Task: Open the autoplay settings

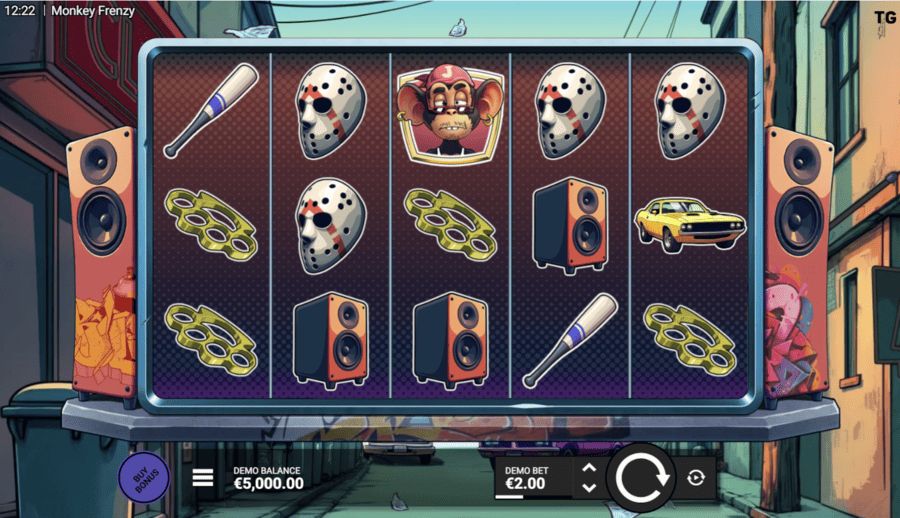Action: (x=697, y=478)
